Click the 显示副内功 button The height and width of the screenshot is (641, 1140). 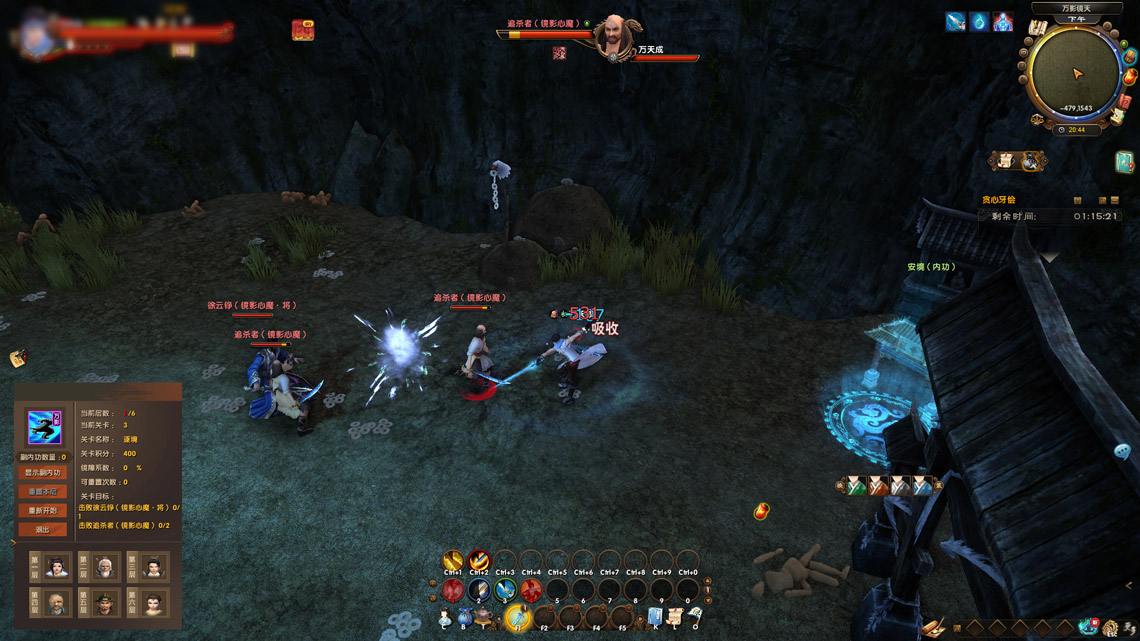[x=43, y=472]
